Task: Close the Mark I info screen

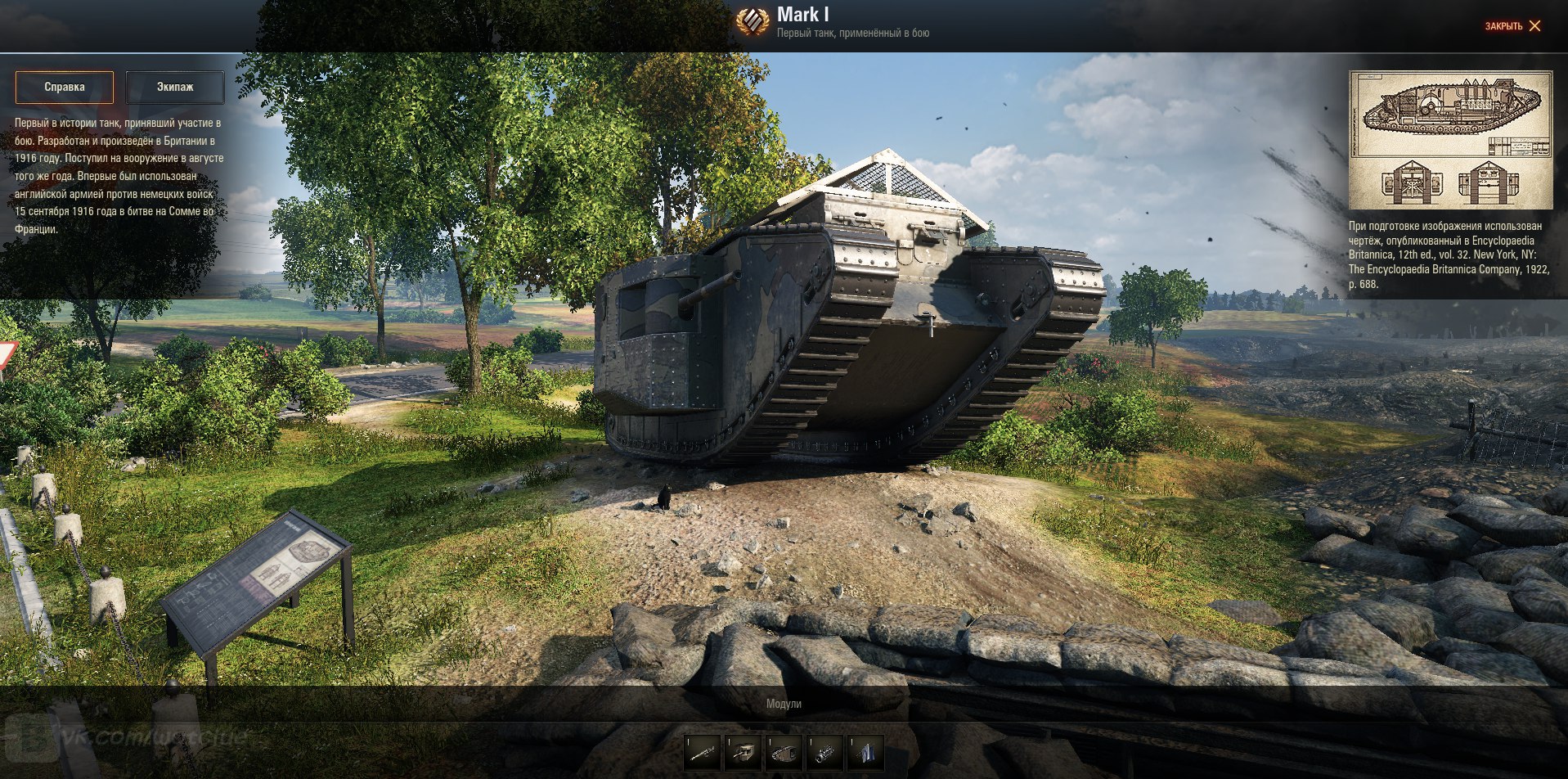Action: [1513, 26]
